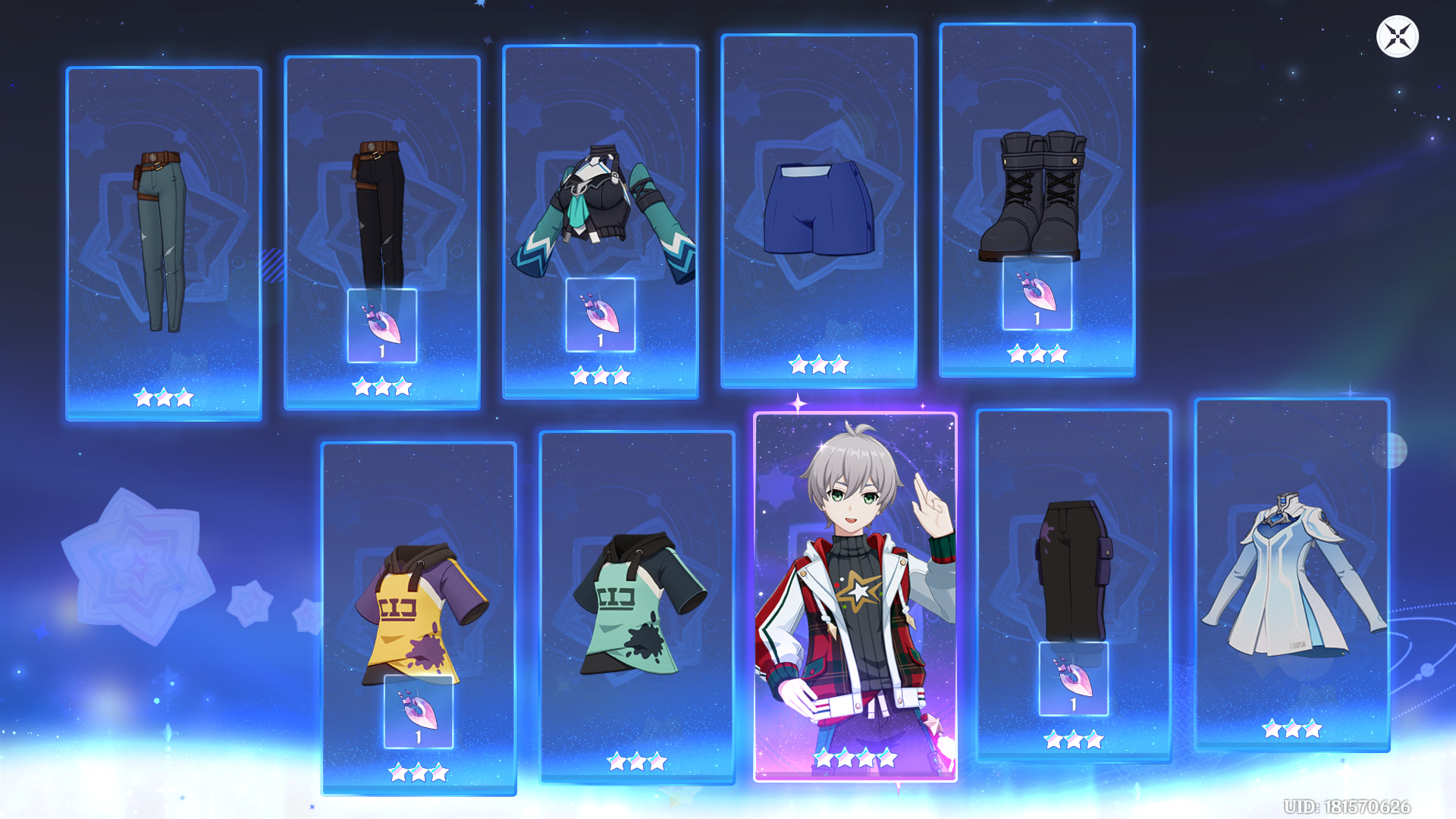Viewport: 1456px width, 819px height.
Task: Select the teal jeans with belt card
Action: (164, 243)
